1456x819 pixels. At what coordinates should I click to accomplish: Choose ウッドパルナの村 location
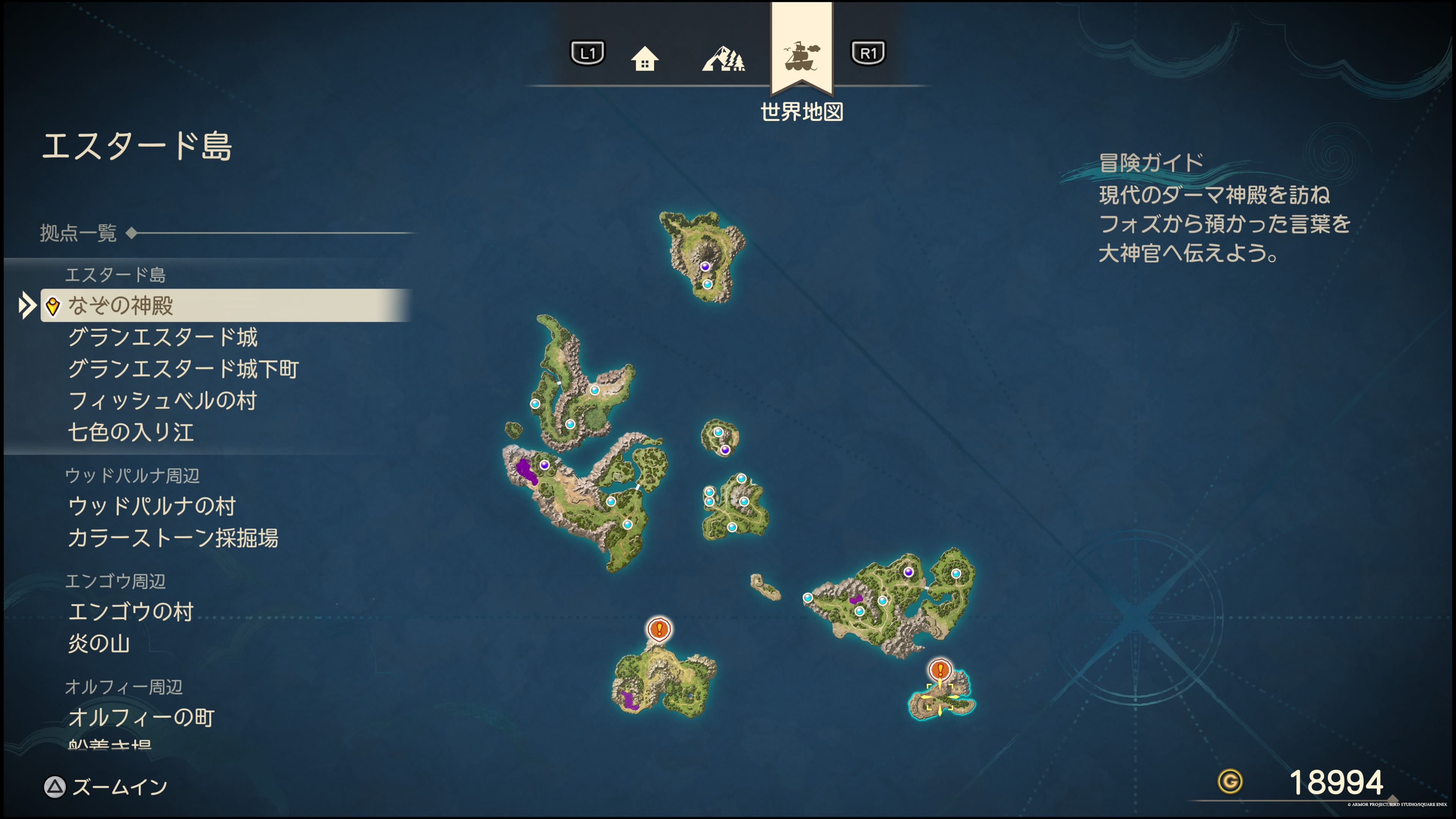[x=152, y=506]
